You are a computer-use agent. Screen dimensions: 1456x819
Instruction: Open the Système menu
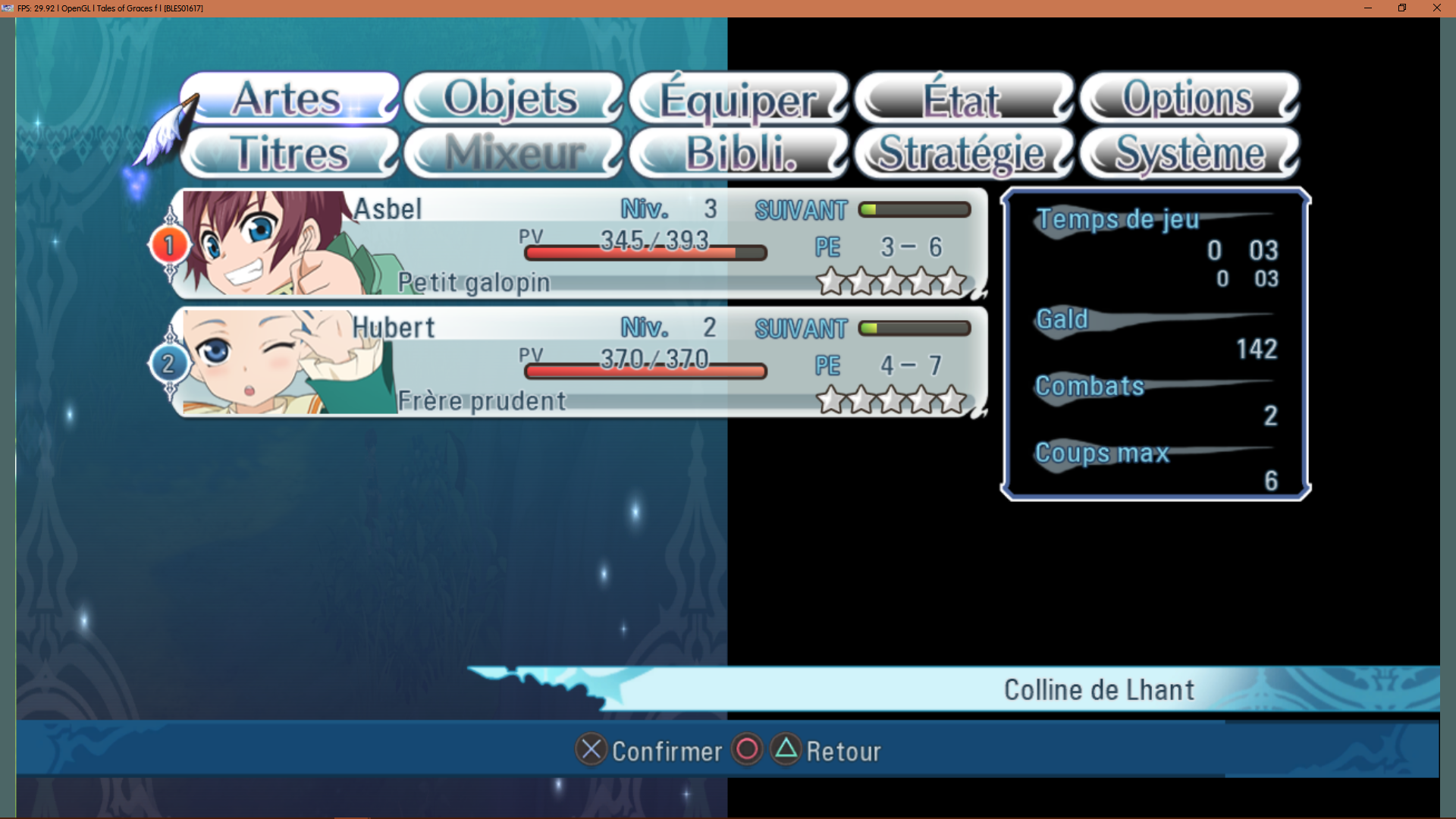1188,153
